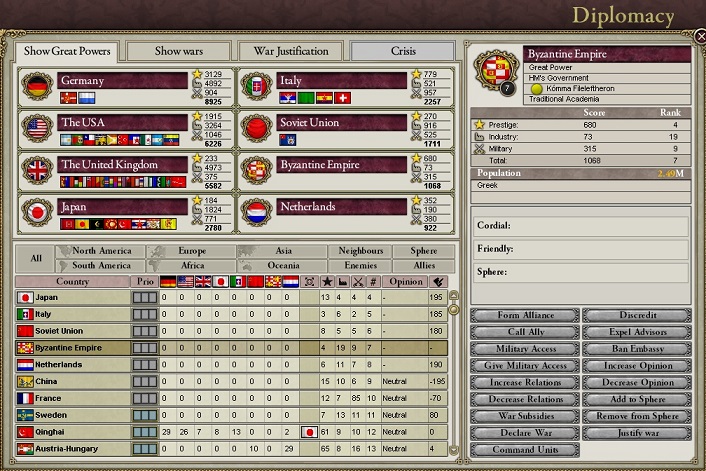Screen dimensions: 706x471
Task: Click the Form Alliance button
Action: [x=524, y=316]
